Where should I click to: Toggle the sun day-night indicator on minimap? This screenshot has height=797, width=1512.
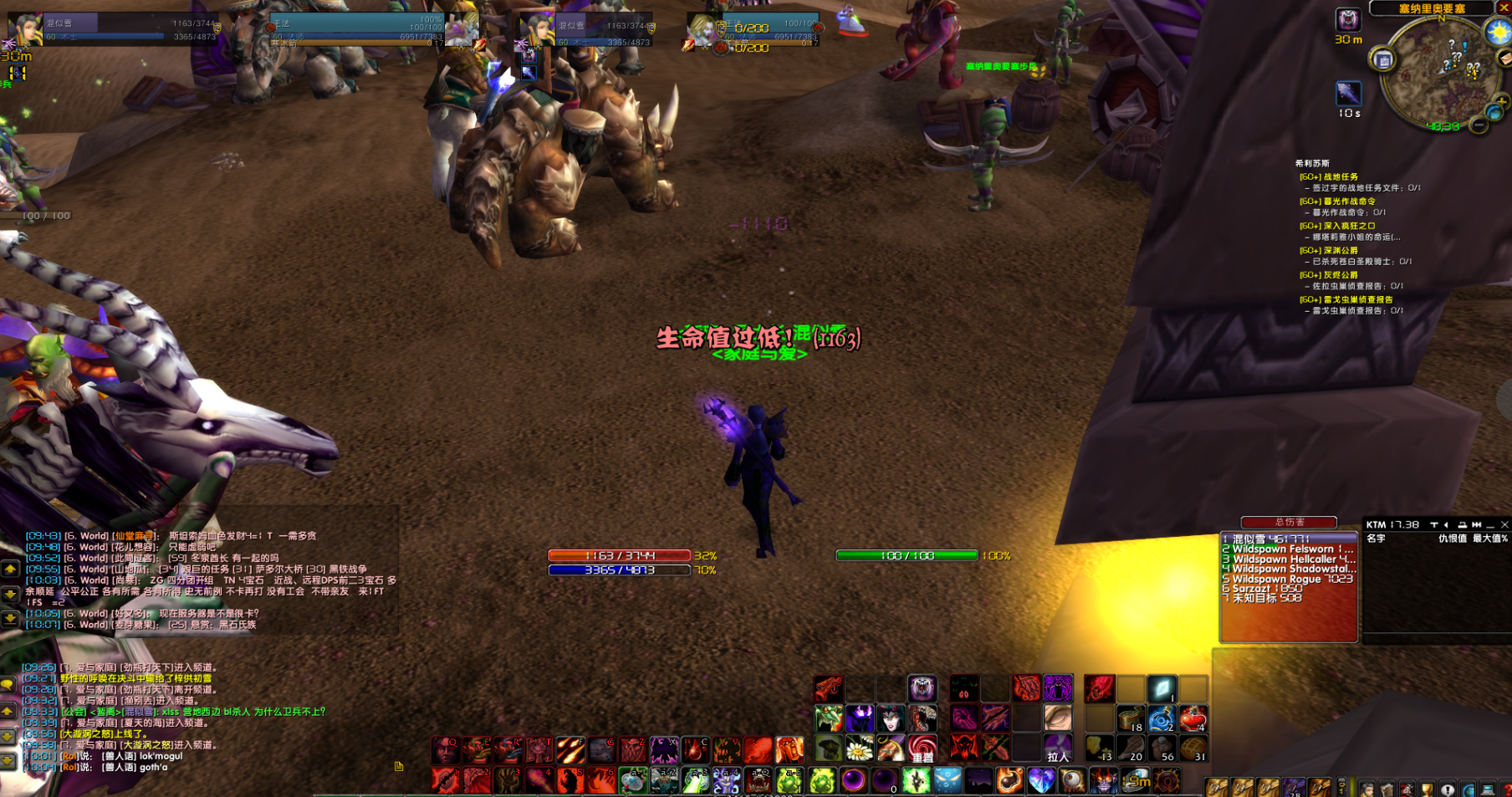1497,32
